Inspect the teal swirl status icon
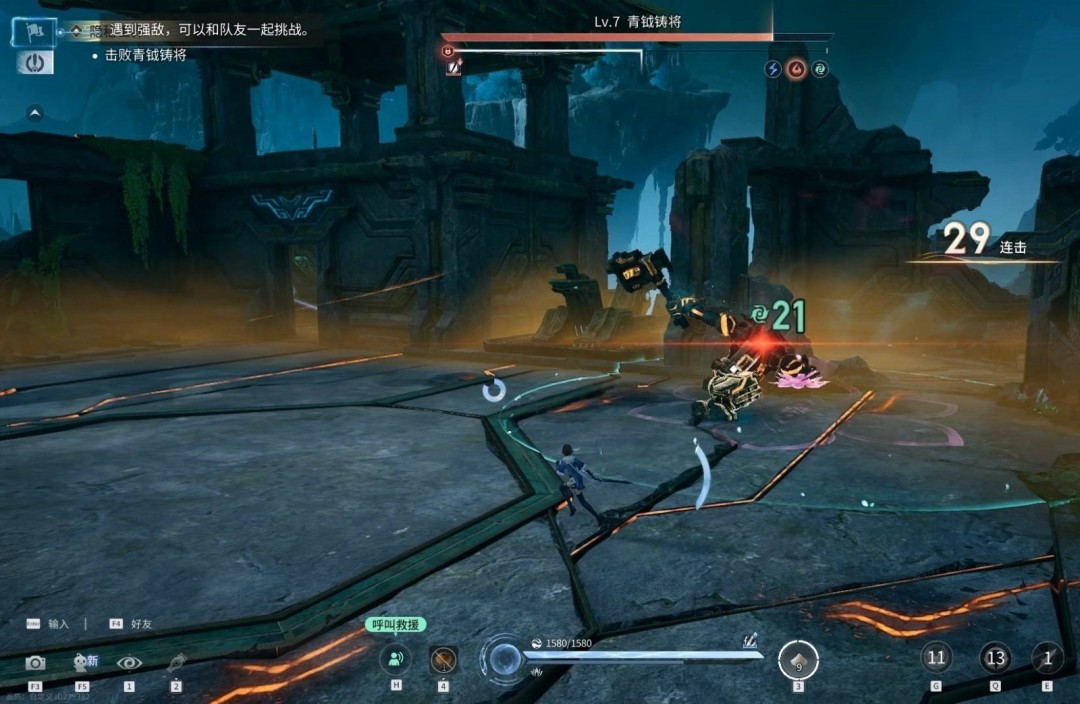This screenshot has width=1080, height=704. (819, 69)
